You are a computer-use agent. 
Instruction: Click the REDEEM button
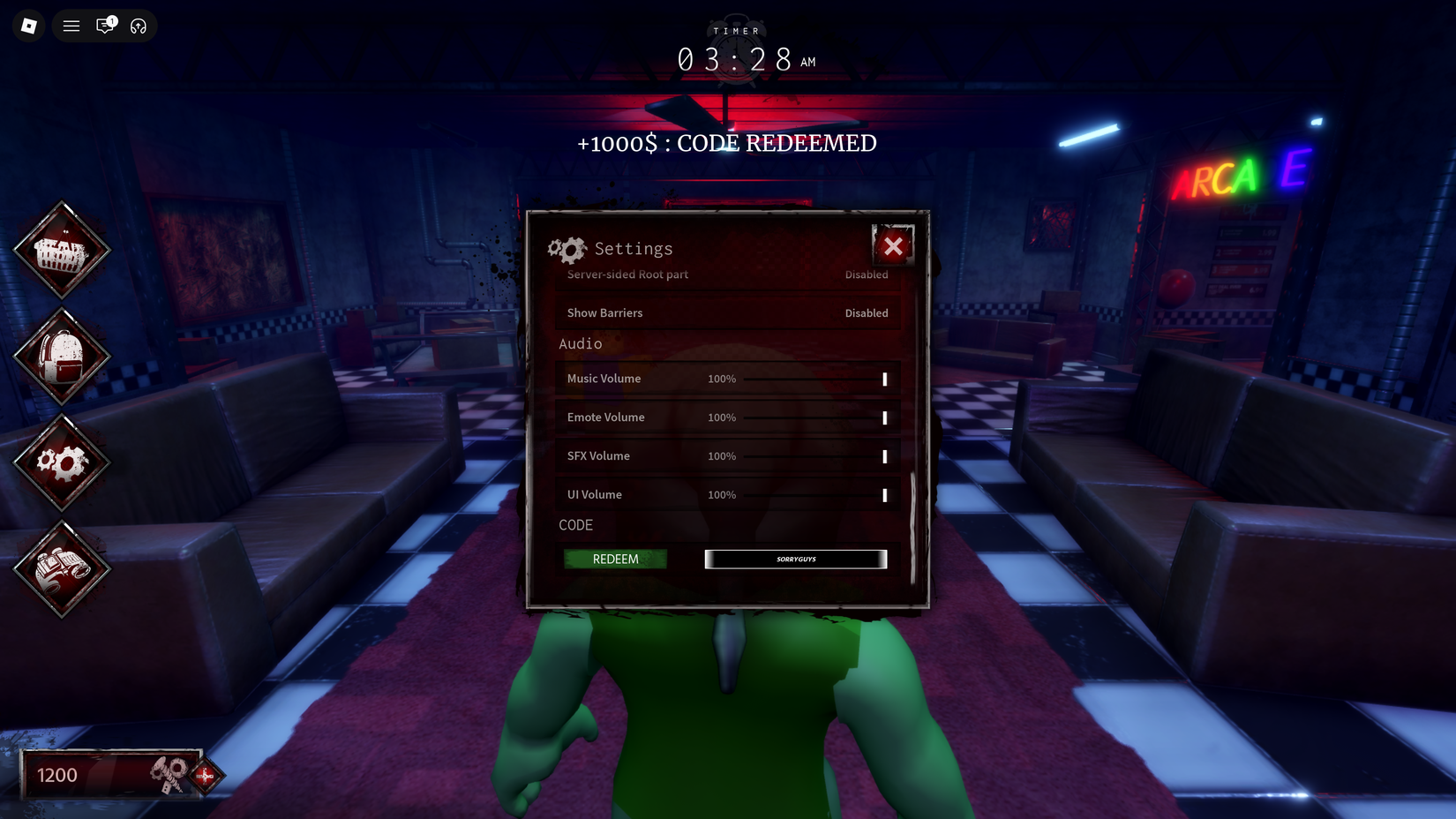[615, 559]
